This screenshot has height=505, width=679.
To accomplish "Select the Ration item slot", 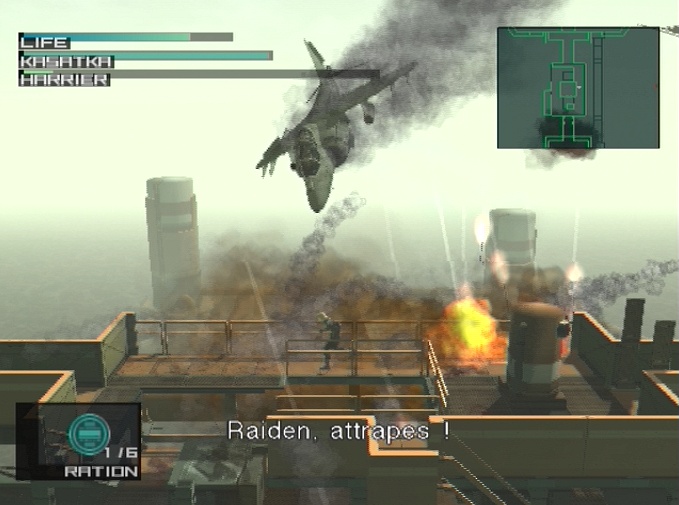I will (x=78, y=441).
